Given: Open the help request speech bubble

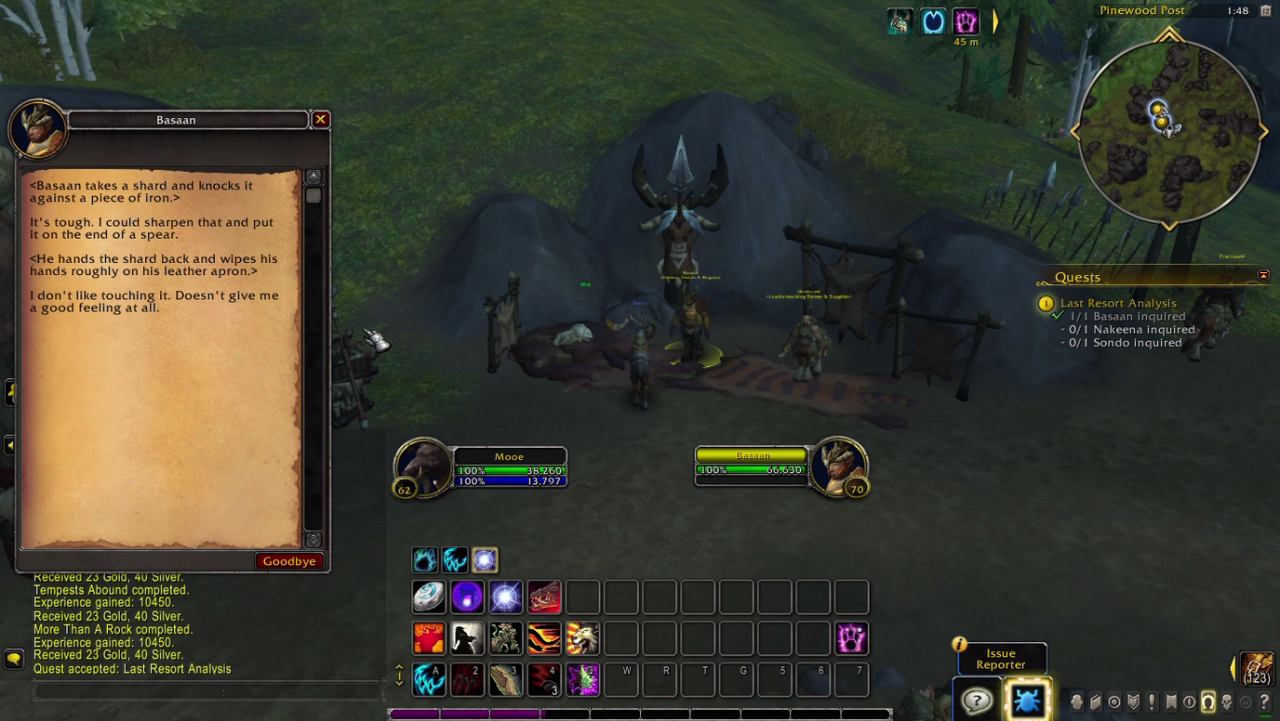Looking at the screenshot, I should pyautogui.click(x=976, y=700).
